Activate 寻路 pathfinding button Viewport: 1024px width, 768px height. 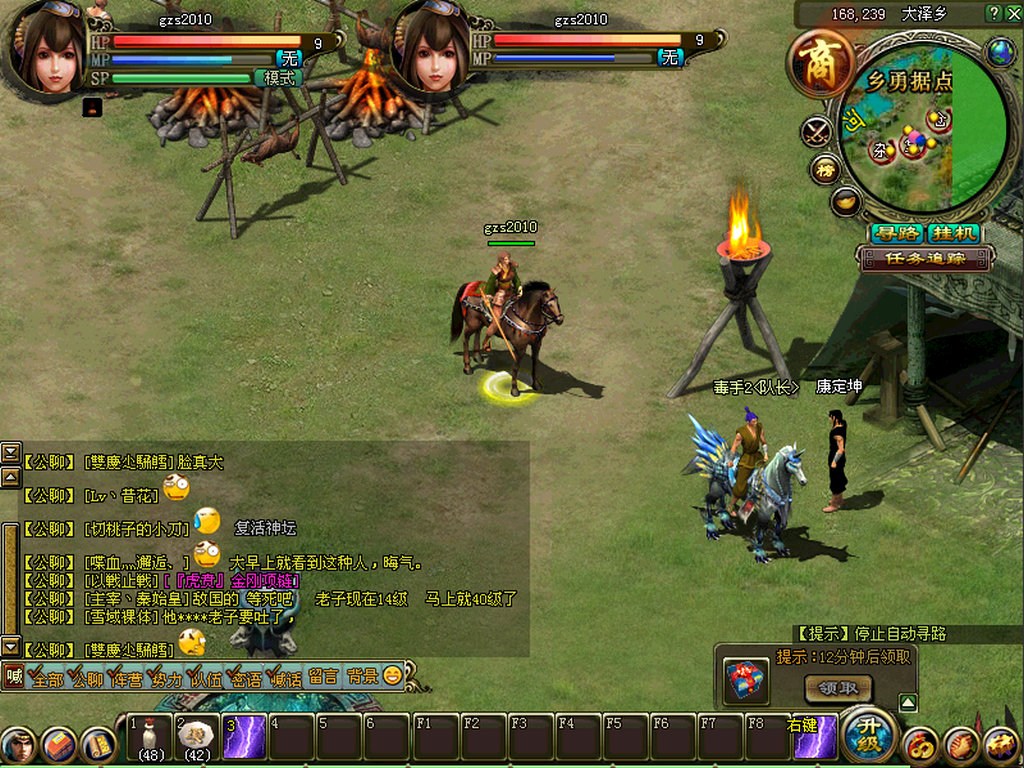(x=896, y=234)
